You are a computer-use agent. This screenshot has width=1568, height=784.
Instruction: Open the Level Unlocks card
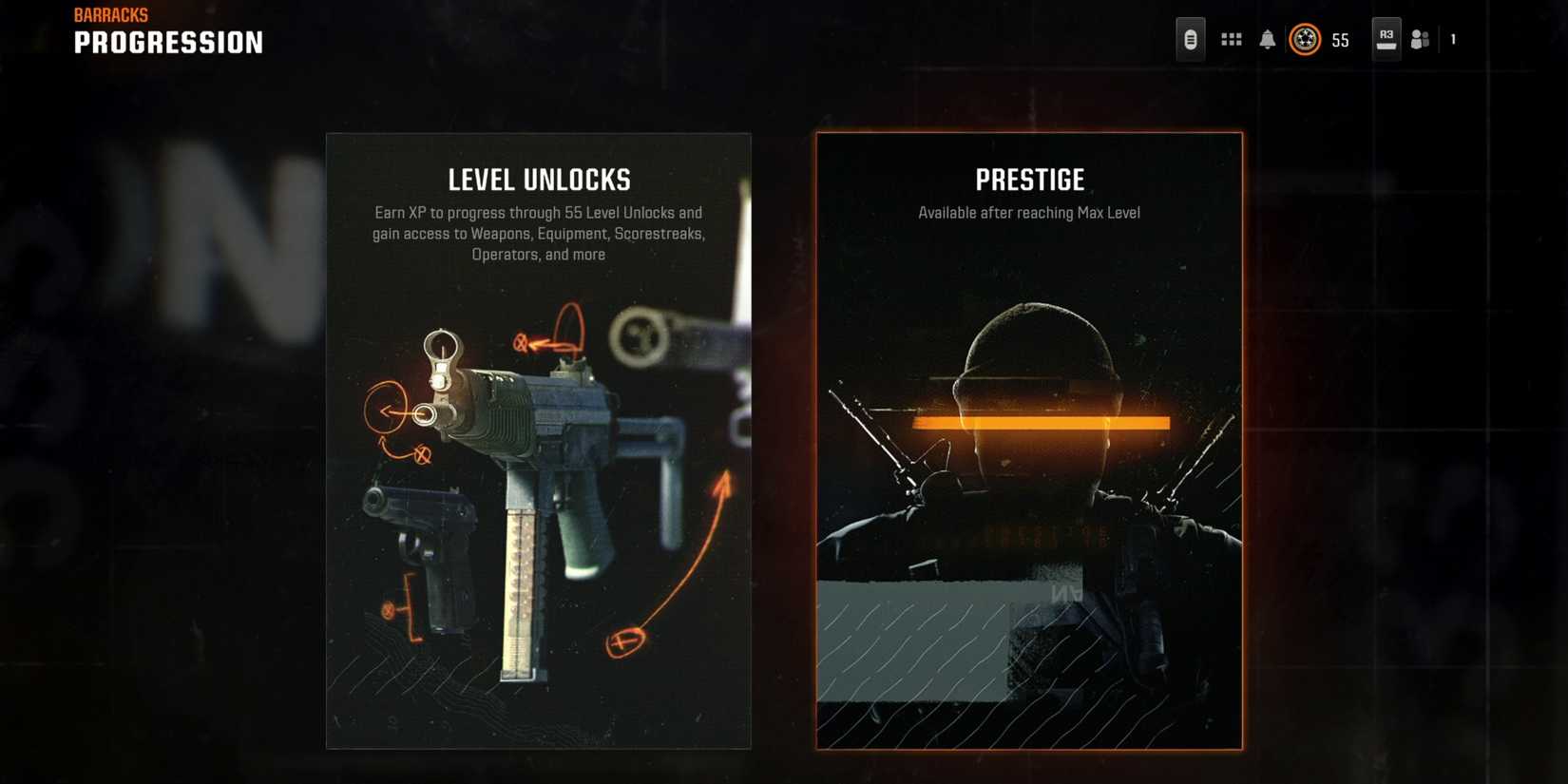pyautogui.click(x=538, y=439)
